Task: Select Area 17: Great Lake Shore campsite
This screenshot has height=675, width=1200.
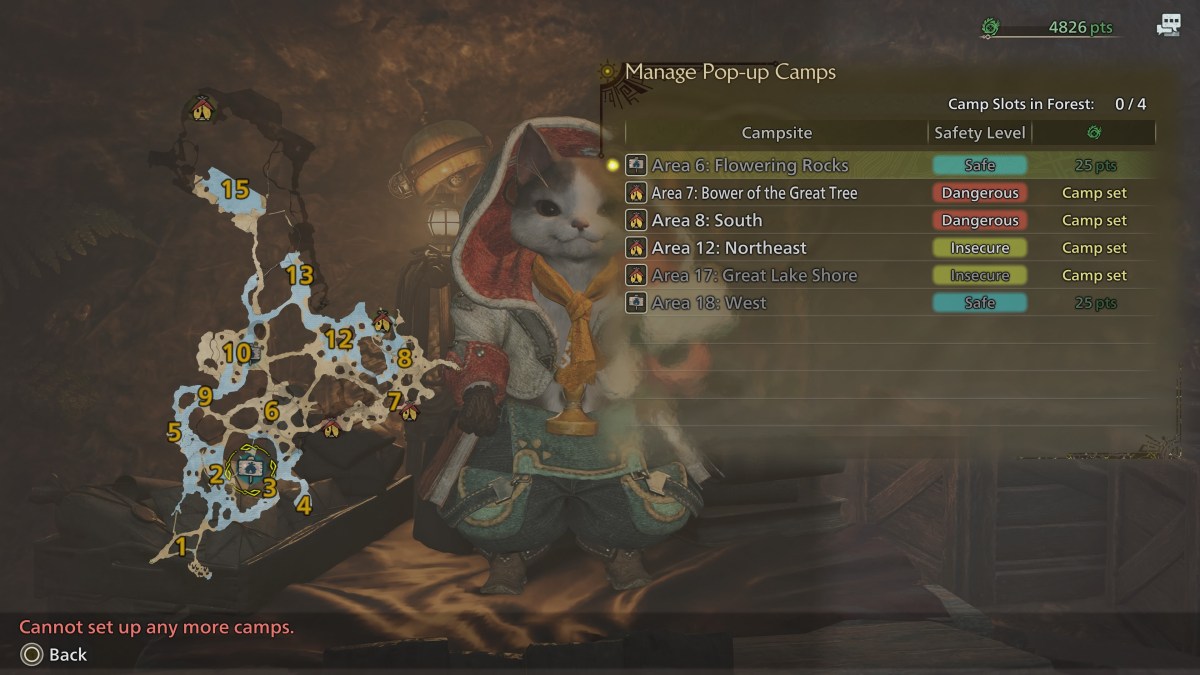Action: click(754, 275)
